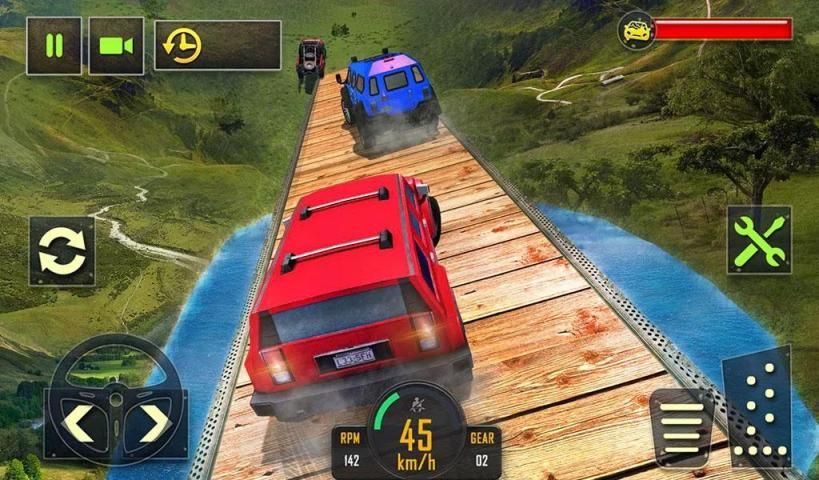This screenshot has height=480, width=819.
Task: Step on the accelerator pedal
Action: click(757, 410)
